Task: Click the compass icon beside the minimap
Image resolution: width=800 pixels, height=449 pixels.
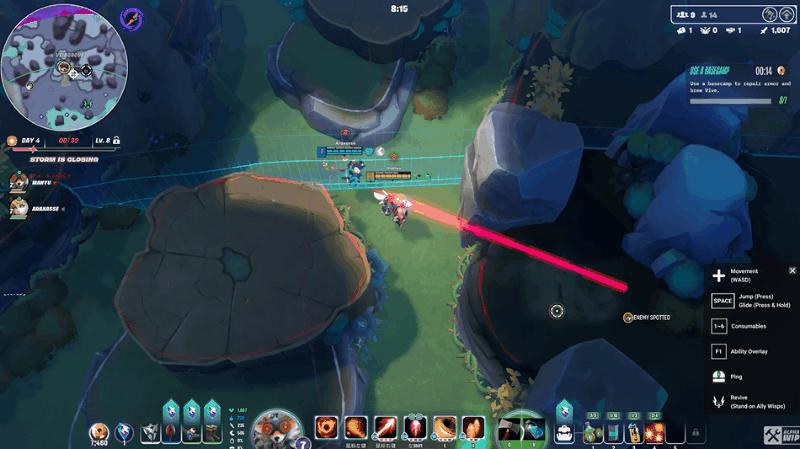Action: (132, 18)
